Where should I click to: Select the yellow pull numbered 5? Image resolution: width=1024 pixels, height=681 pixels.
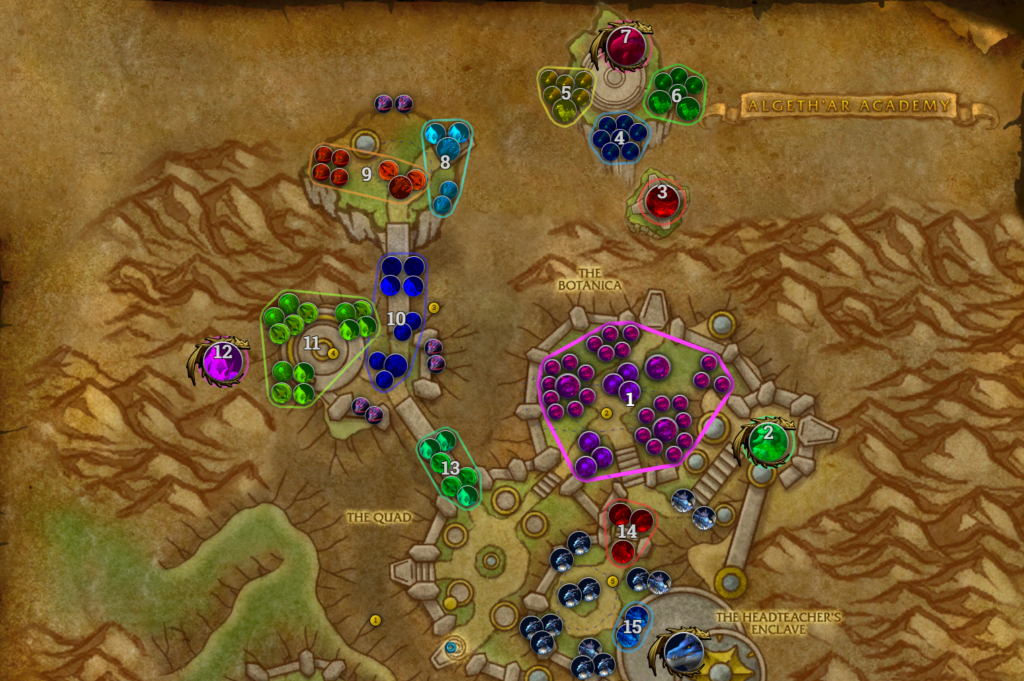point(566,94)
